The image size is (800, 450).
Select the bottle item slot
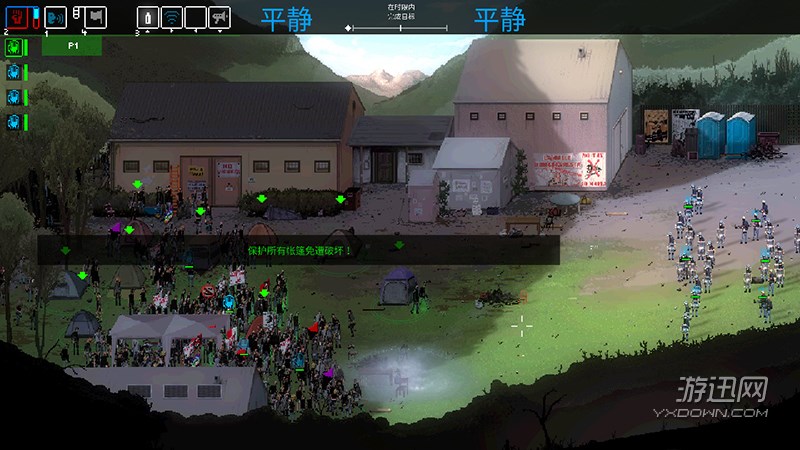click(147, 17)
